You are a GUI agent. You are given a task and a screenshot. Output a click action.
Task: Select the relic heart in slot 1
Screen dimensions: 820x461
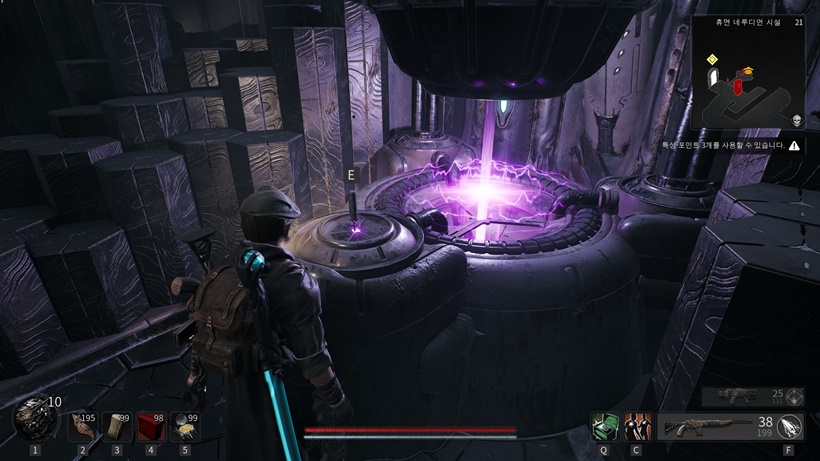(x=35, y=418)
